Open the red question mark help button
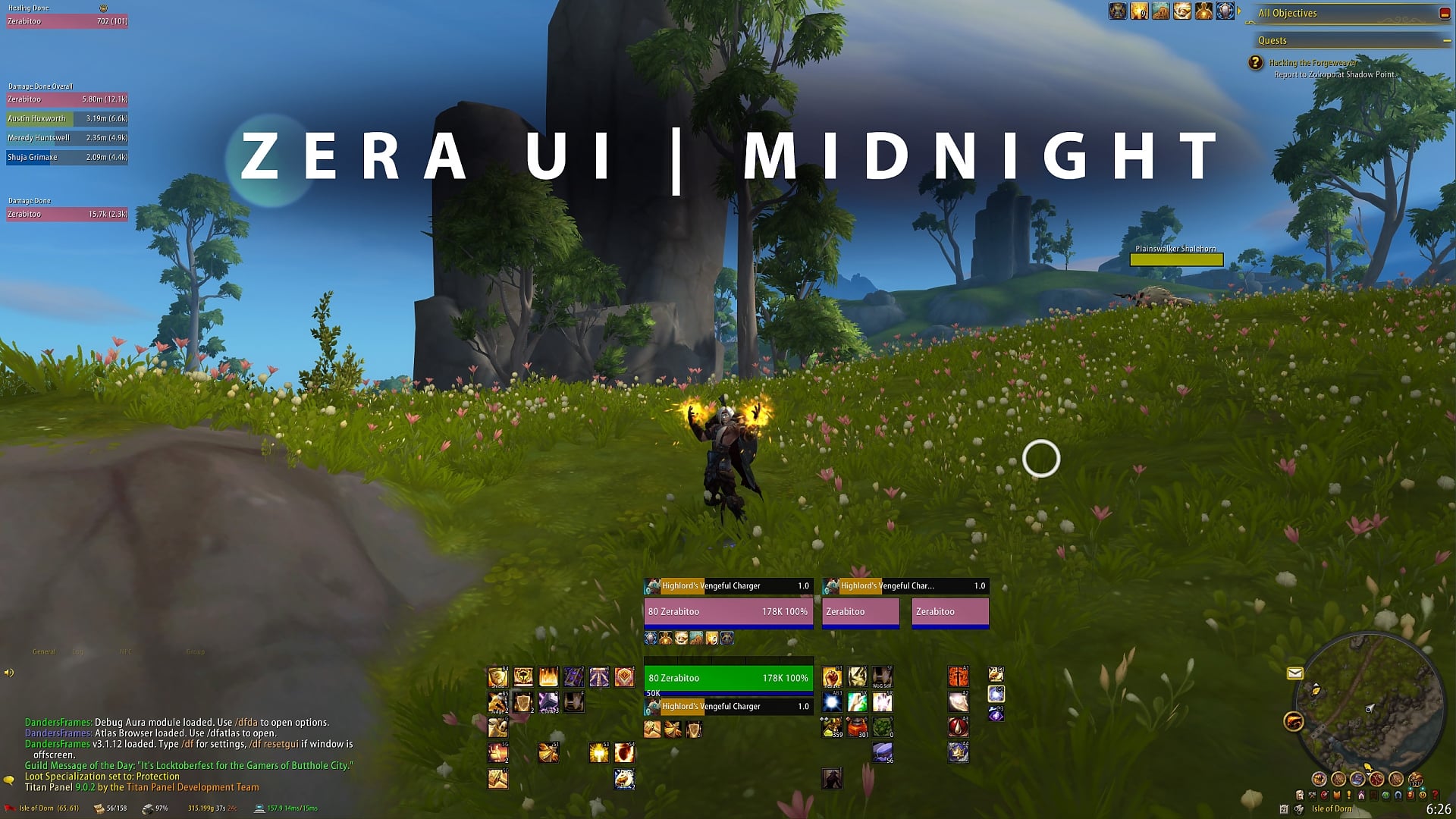Viewport: 1456px width, 819px height. tap(1435, 795)
